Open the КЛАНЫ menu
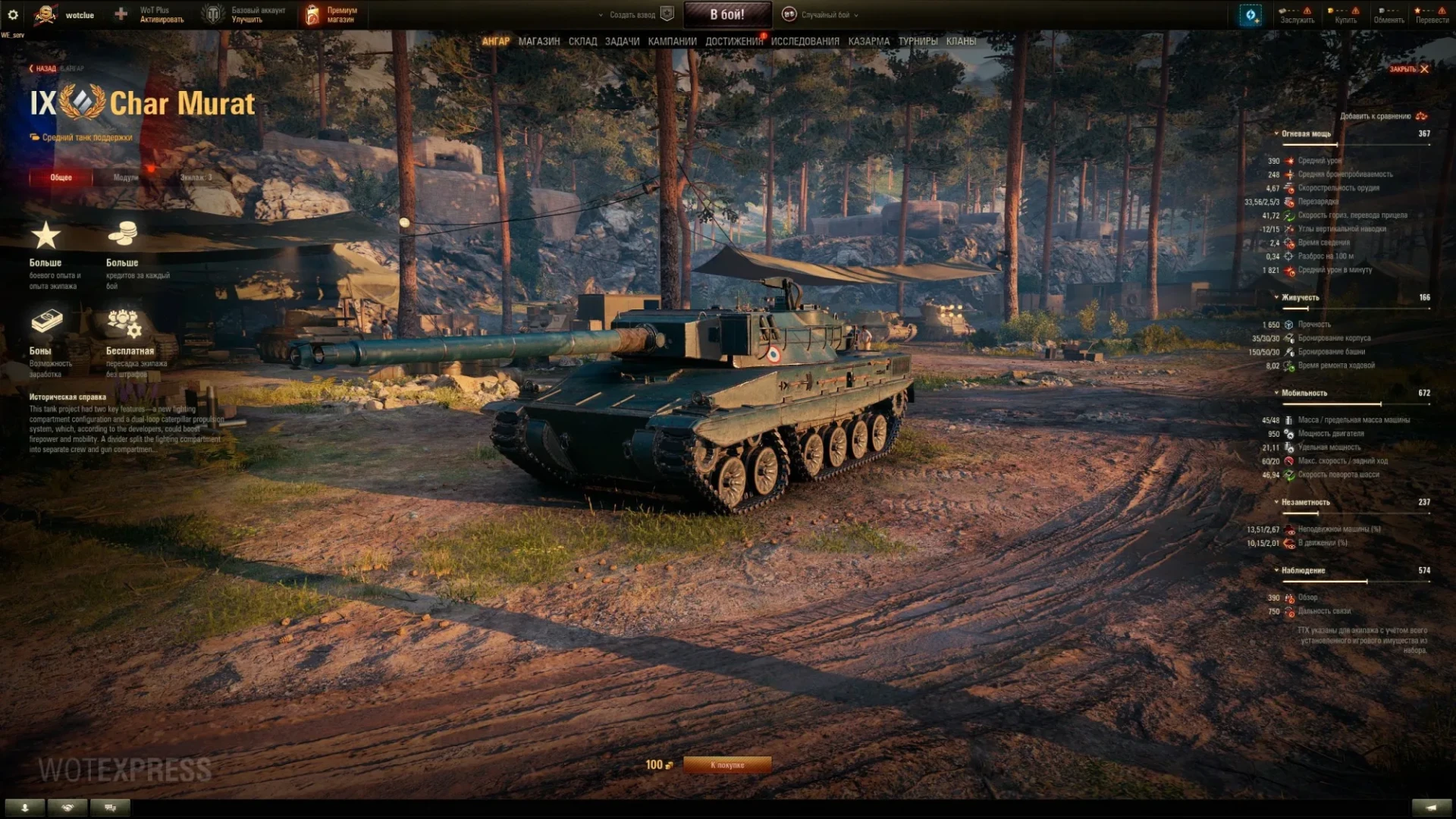Image resolution: width=1456 pixels, height=819 pixels. point(961,42)
